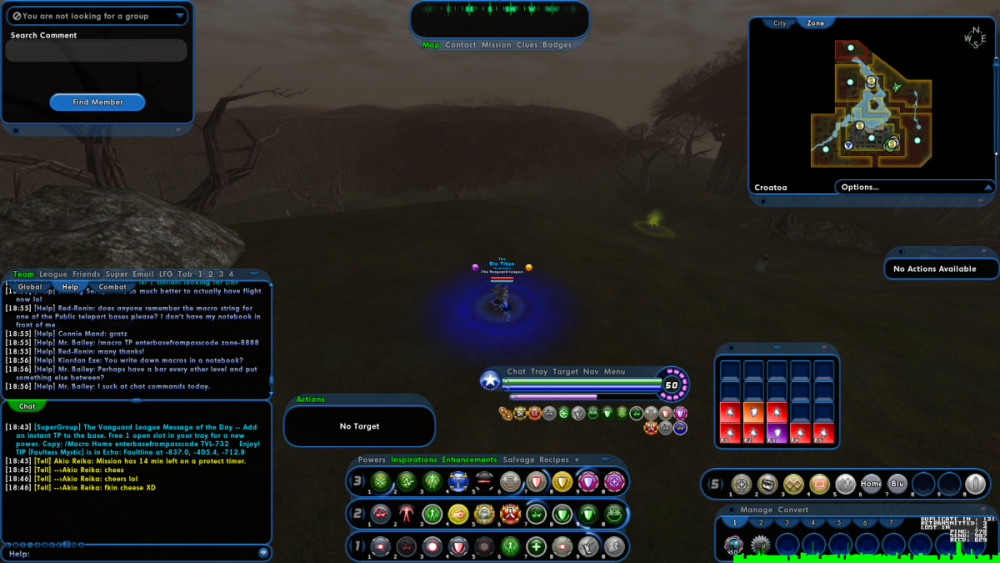Show the Mission tab
Image resolution: width=1000 pixels, height=563 pixels.
click(496, 45)
